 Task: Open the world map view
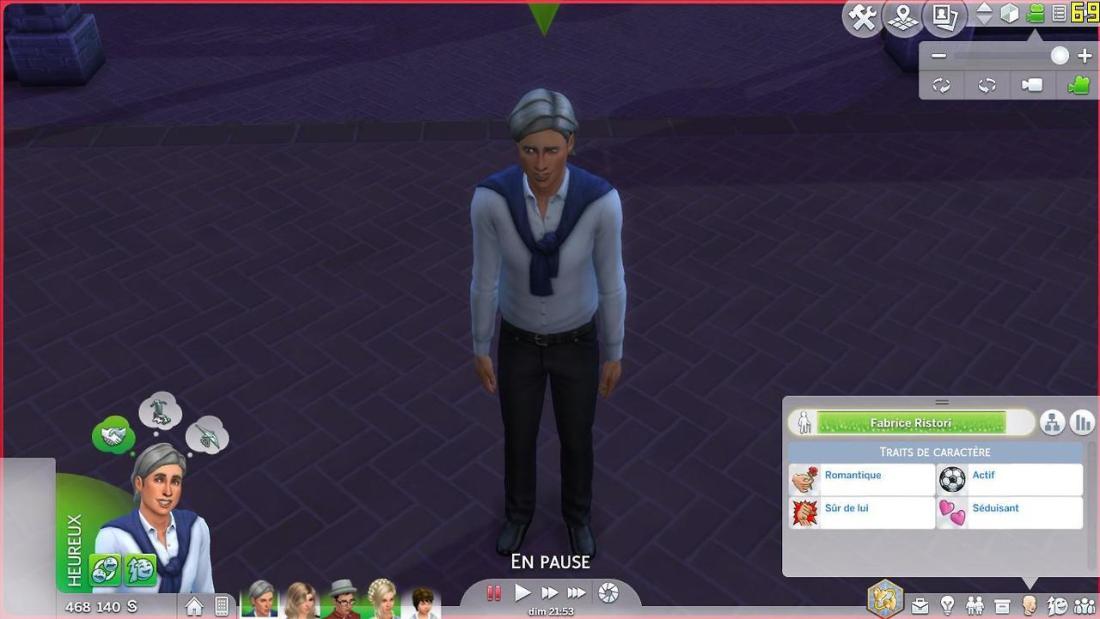click(903, 16)
